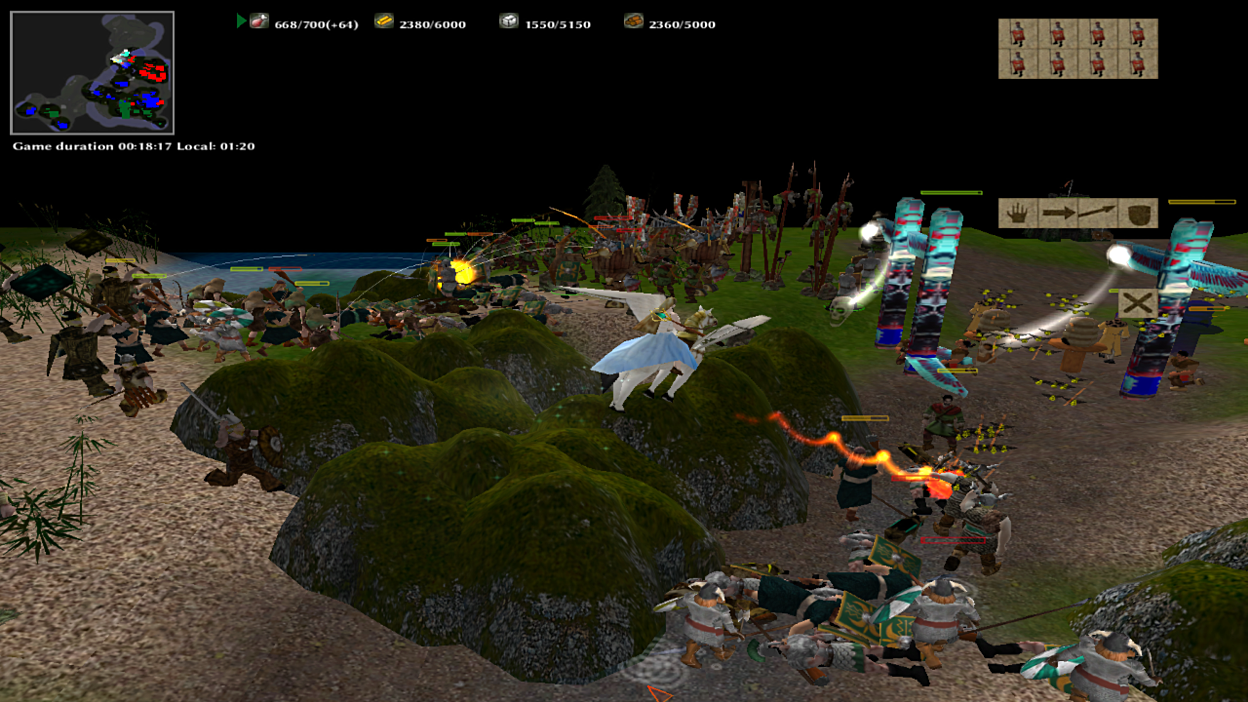Click the minimap to jump the camera
This screenshot has height=702, width=1248.
92,73
